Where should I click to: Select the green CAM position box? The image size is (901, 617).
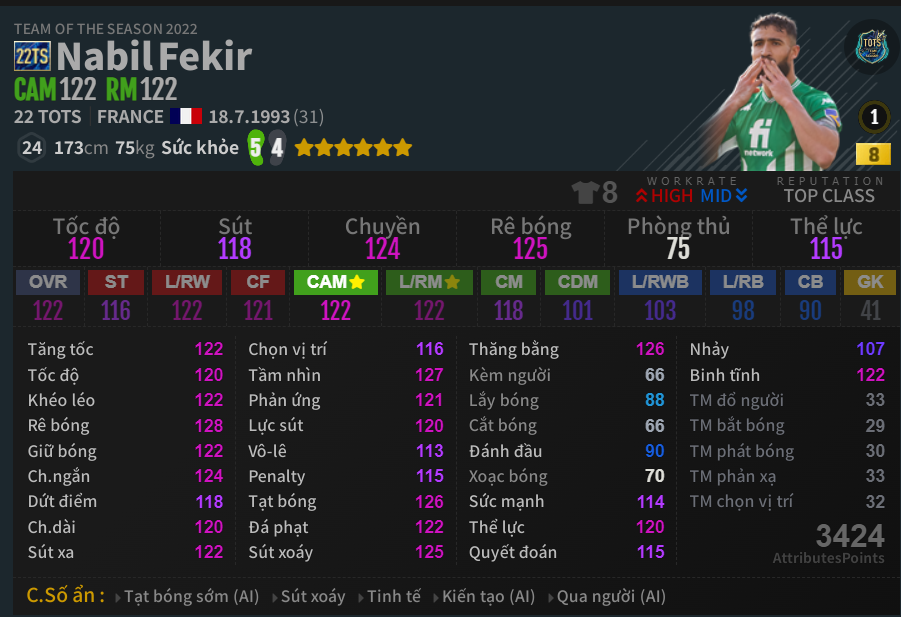click(335, 282)
